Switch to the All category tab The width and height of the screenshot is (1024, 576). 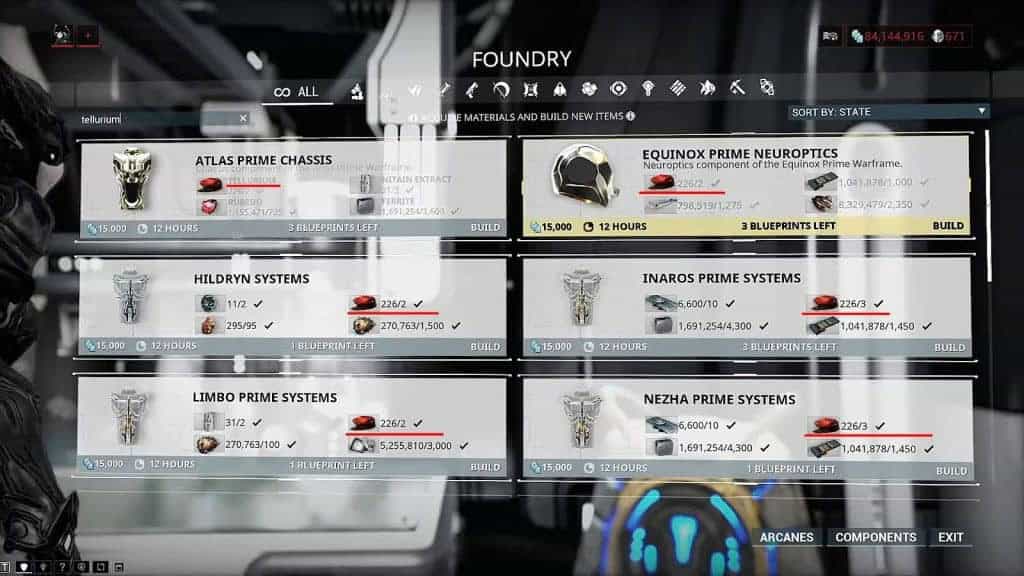pyautogui.click(x=296, y=92)
